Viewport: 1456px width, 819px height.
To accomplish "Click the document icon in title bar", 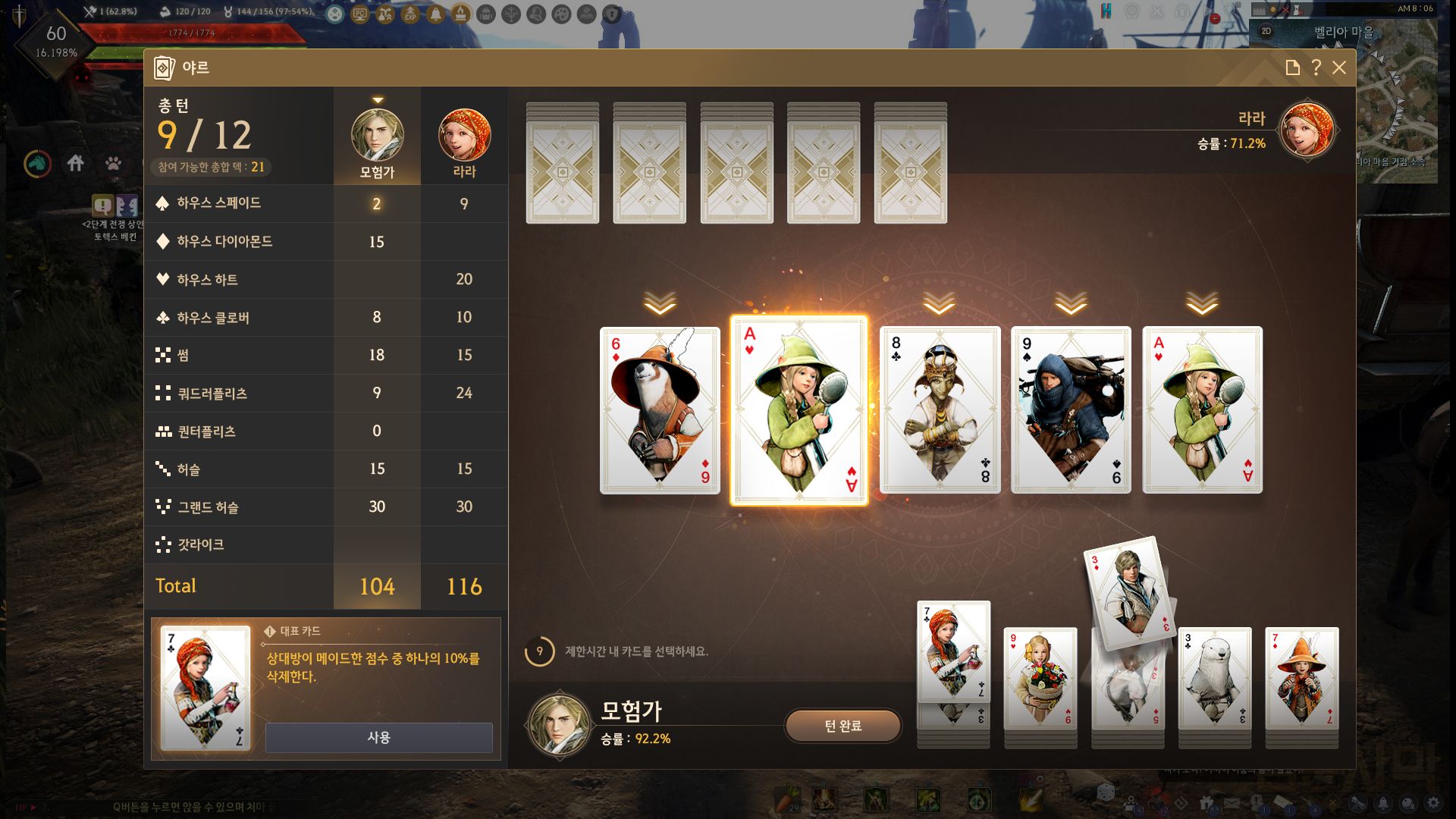I will (1293, 67).
